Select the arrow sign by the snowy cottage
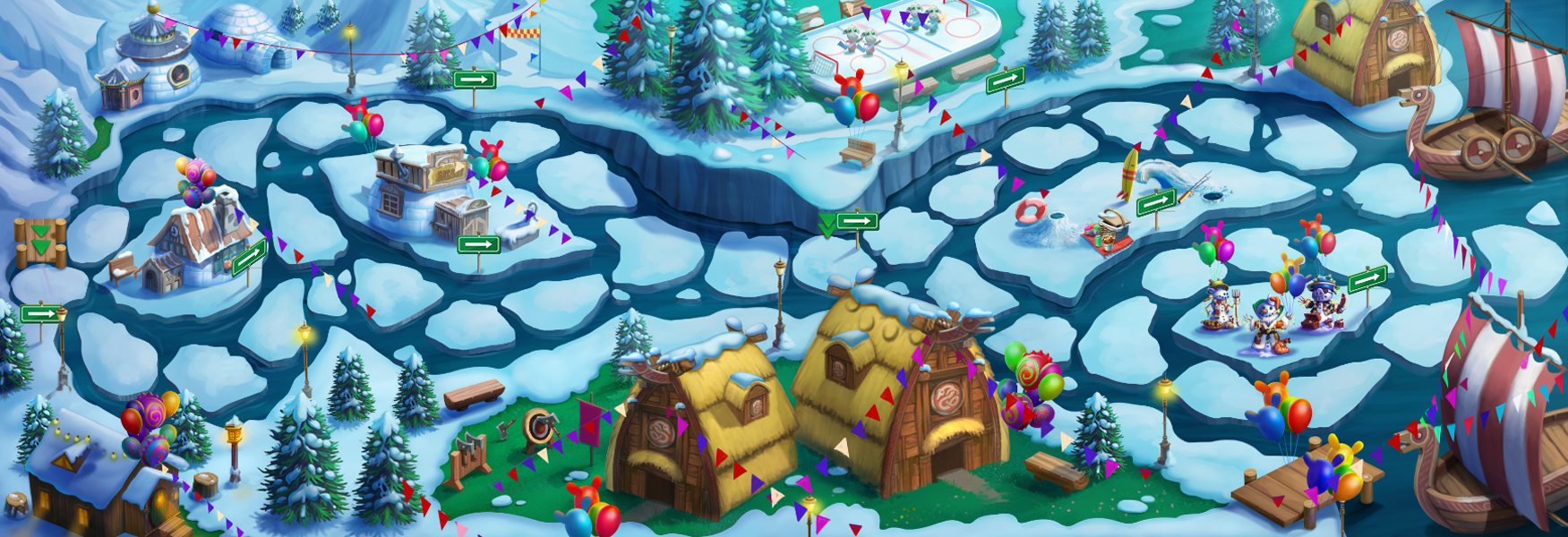The image size is (1568, 537). (x=250, y=257)
